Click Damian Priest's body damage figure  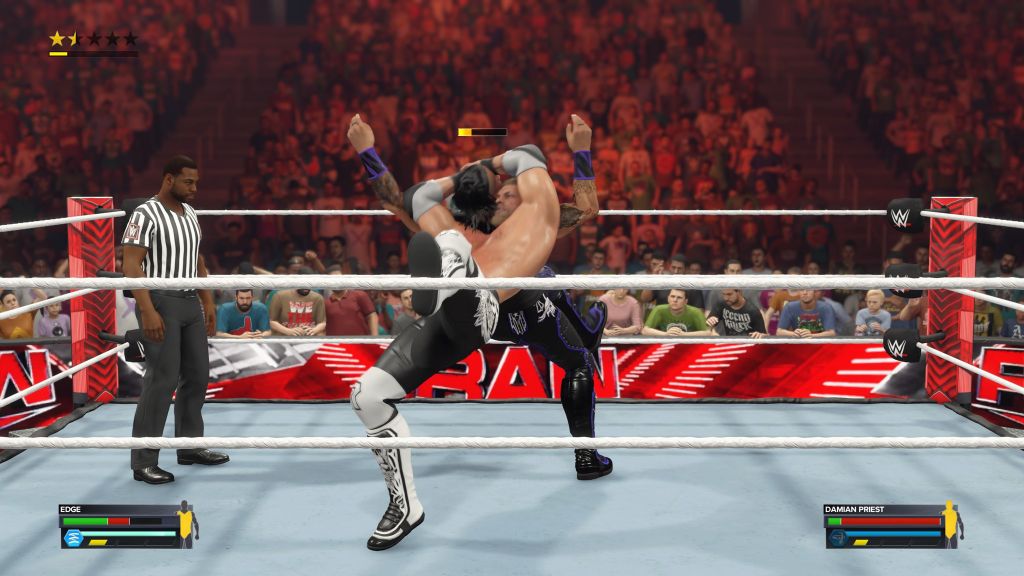coord(951,520)
